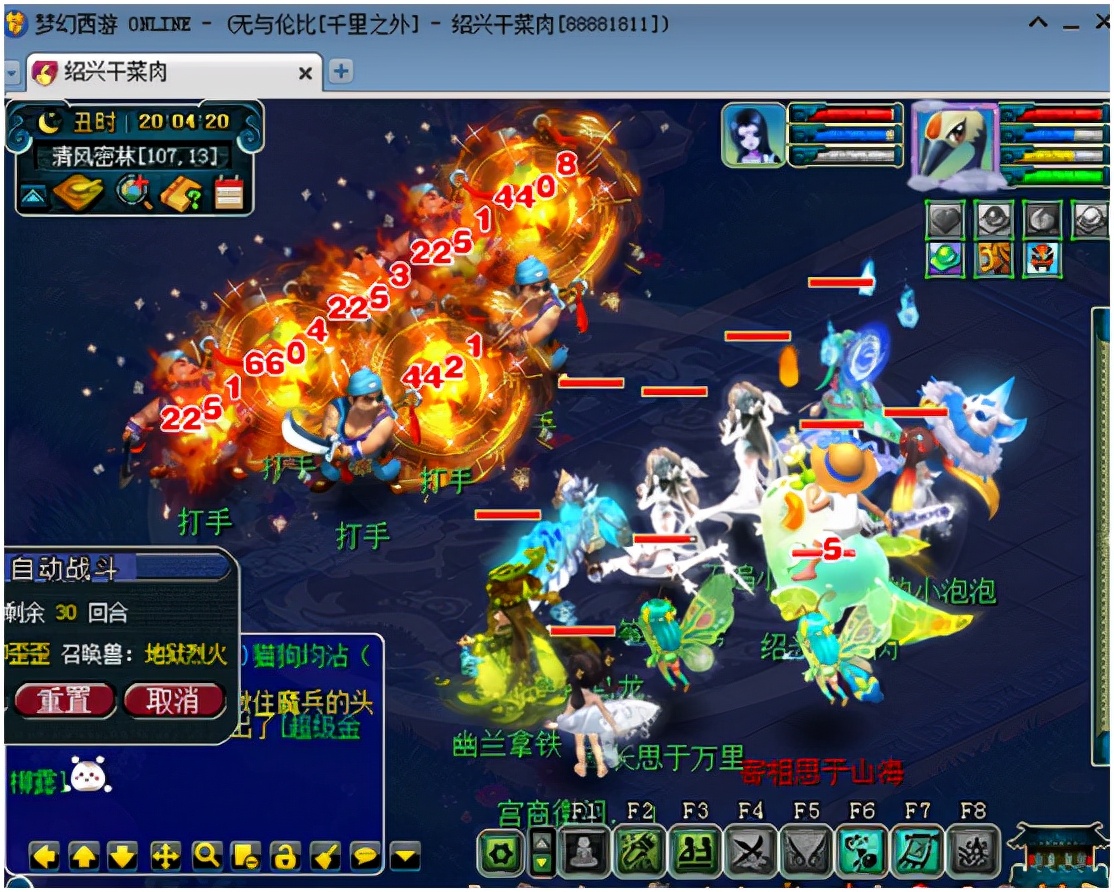Viewport: 1114px width, 892px height.
Task: Click the golden folded map icon
Action: point(79,192)
